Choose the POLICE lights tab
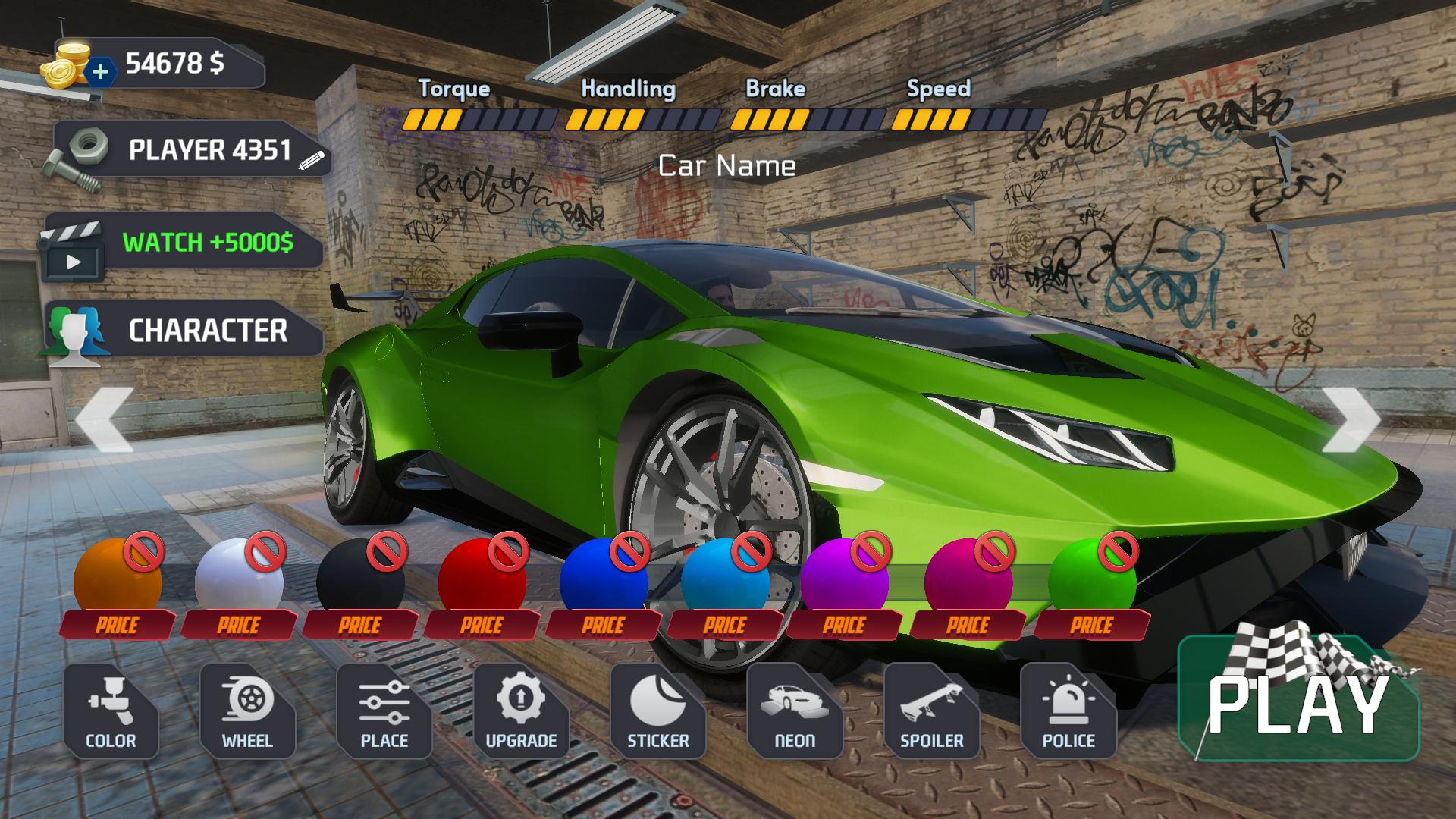This screenshot has width=1456, height=819. tap(1068, 711)
